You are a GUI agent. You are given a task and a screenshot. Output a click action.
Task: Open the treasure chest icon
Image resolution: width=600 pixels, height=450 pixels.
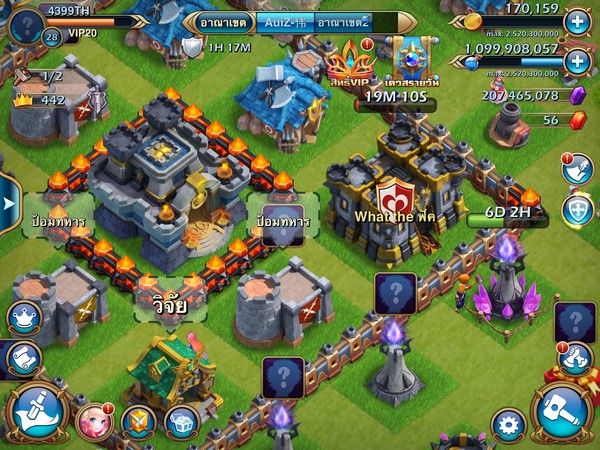click(181, 422)
